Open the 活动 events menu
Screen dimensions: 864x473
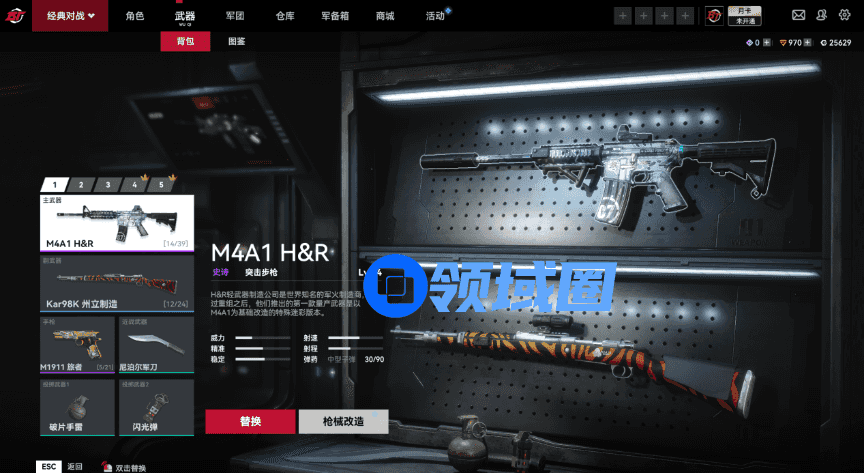pos(435,16)
